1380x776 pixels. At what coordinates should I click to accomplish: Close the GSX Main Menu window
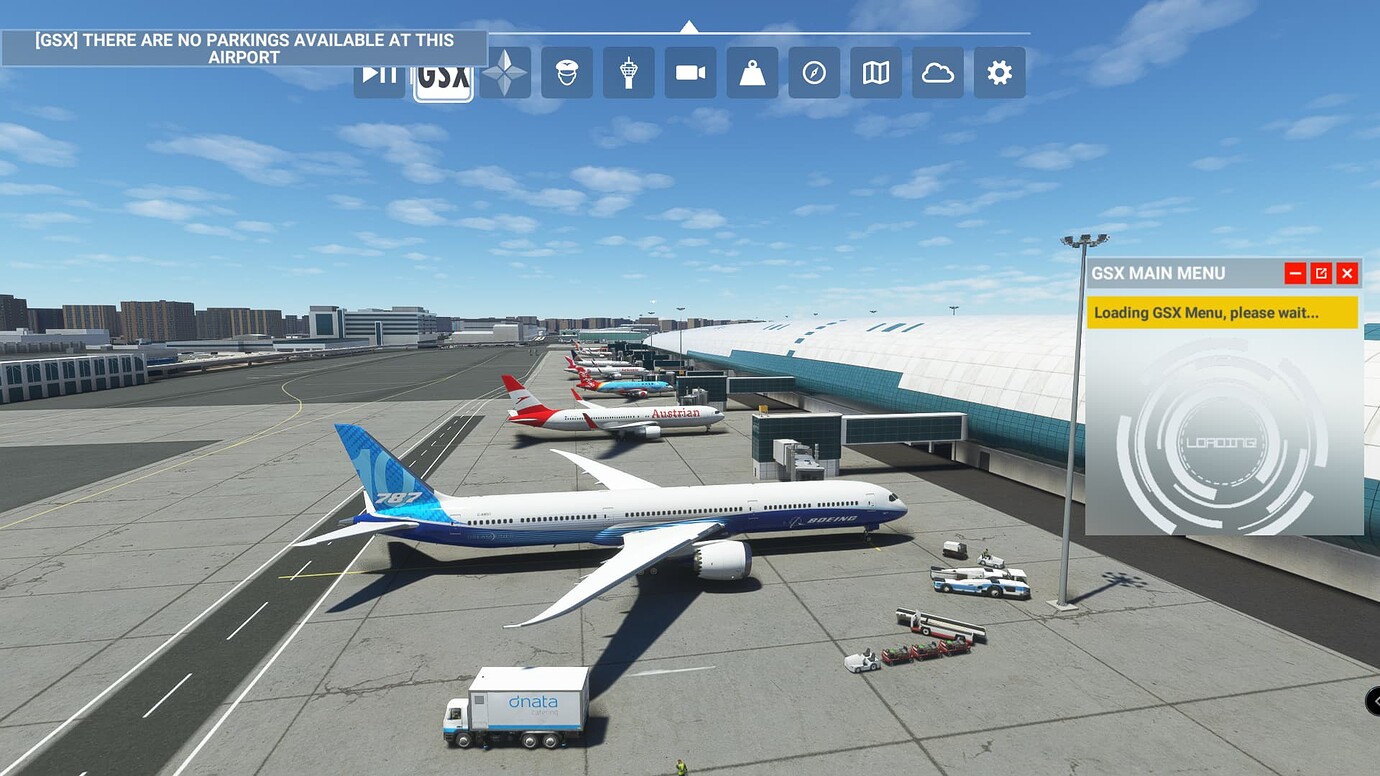(1347, 272)
